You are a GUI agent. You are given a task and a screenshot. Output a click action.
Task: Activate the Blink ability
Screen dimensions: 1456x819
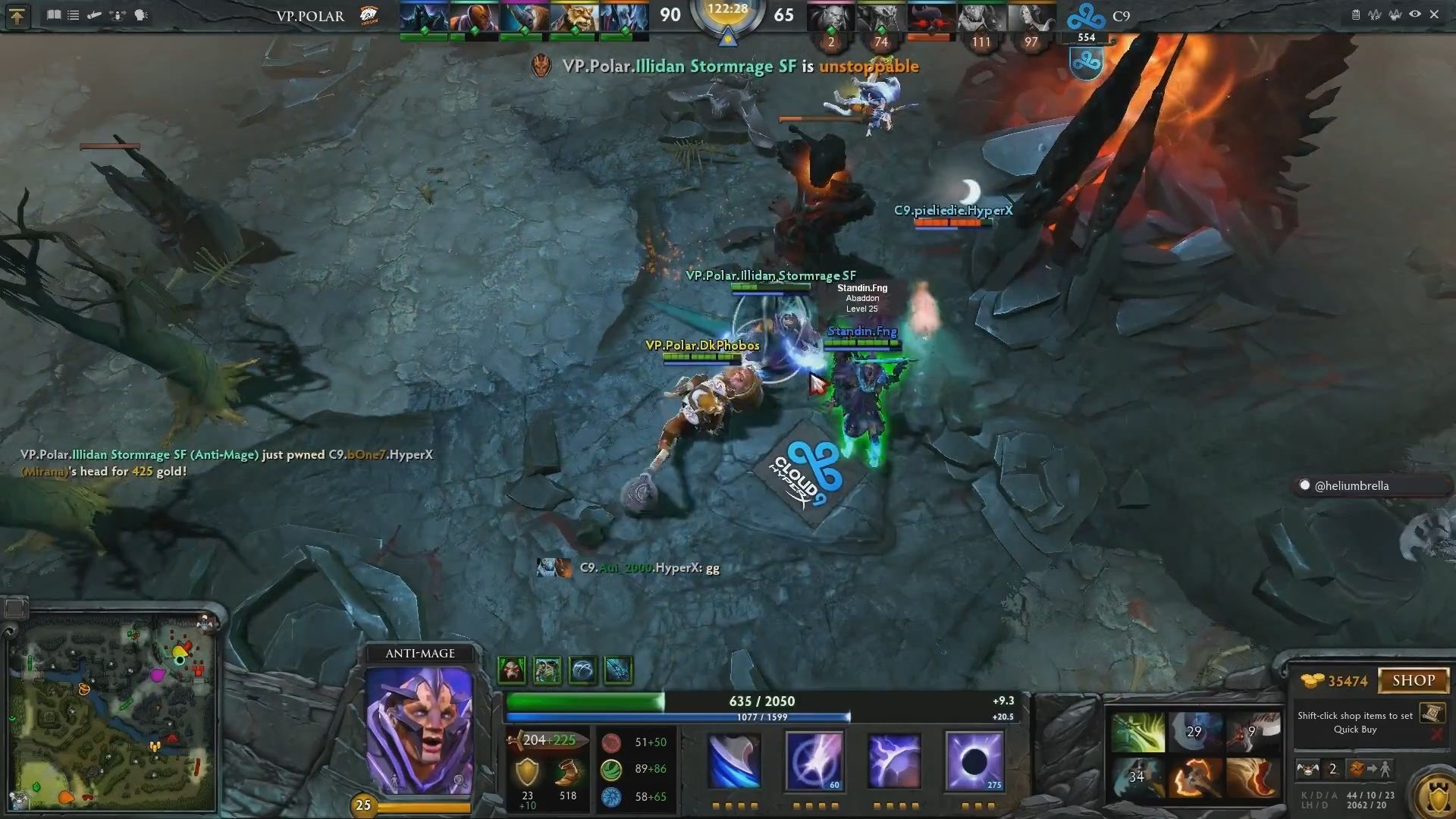pos(814,761)
